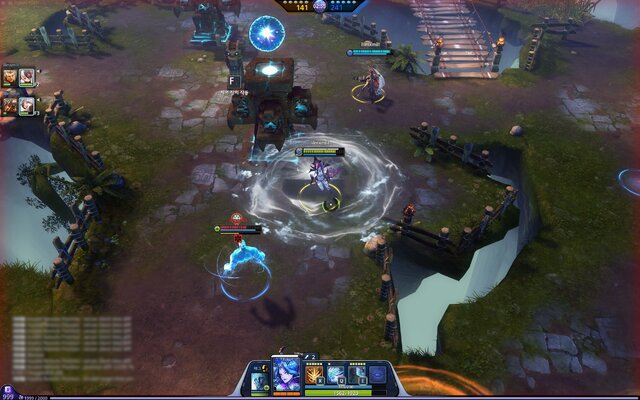The height and width of the screenshot is (400, 640).
Task: Select the blue-haired hero portrait
Action: 286,374
